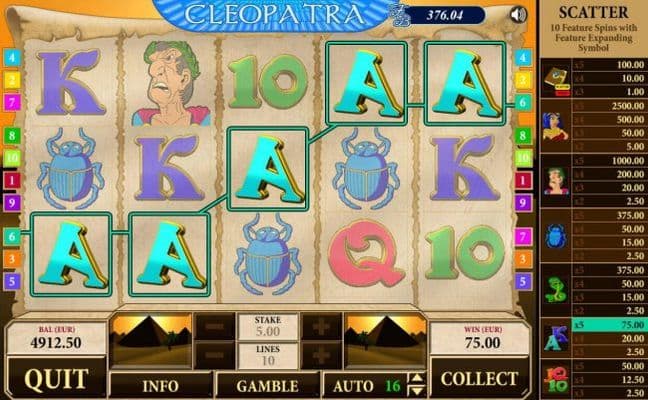The width and height of the screenshot is (648, 400).
Task: Decrease the auto spin count
Action: pos(417,389)
